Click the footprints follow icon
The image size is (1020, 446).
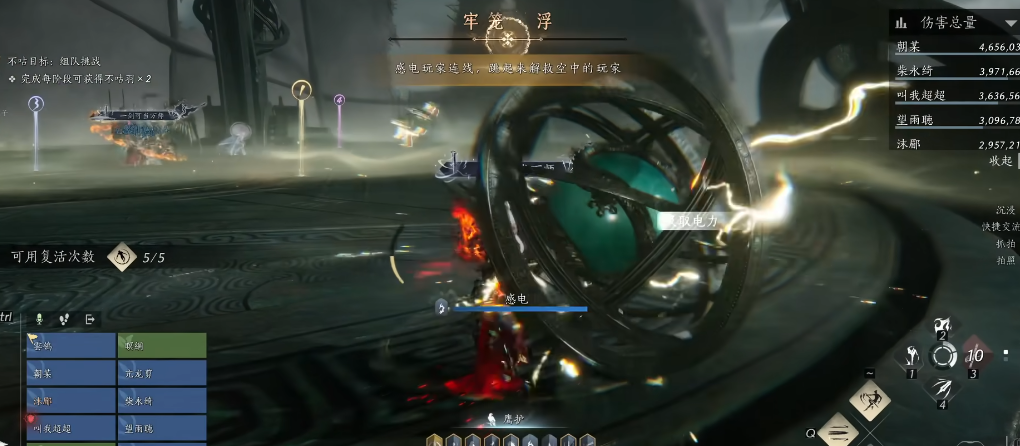pyautogui.click(x=65, y=318)
